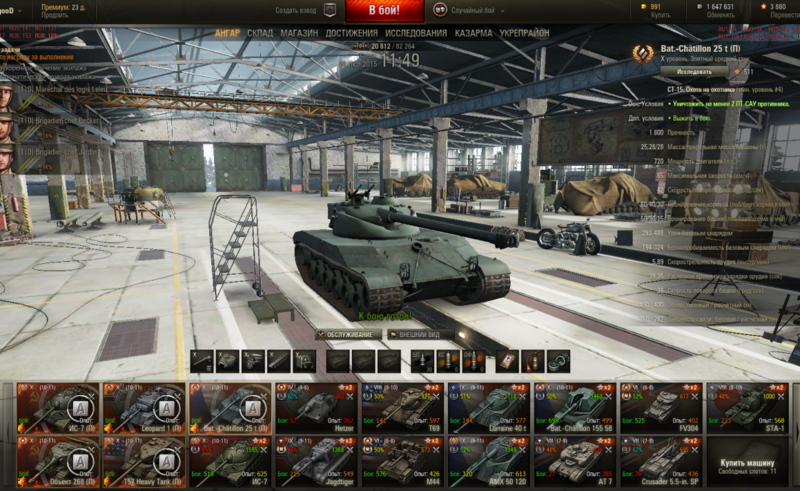800x491 pixels.
Task: Click Создать взвод to create a platoon
Action: click(x=302, y=9)
